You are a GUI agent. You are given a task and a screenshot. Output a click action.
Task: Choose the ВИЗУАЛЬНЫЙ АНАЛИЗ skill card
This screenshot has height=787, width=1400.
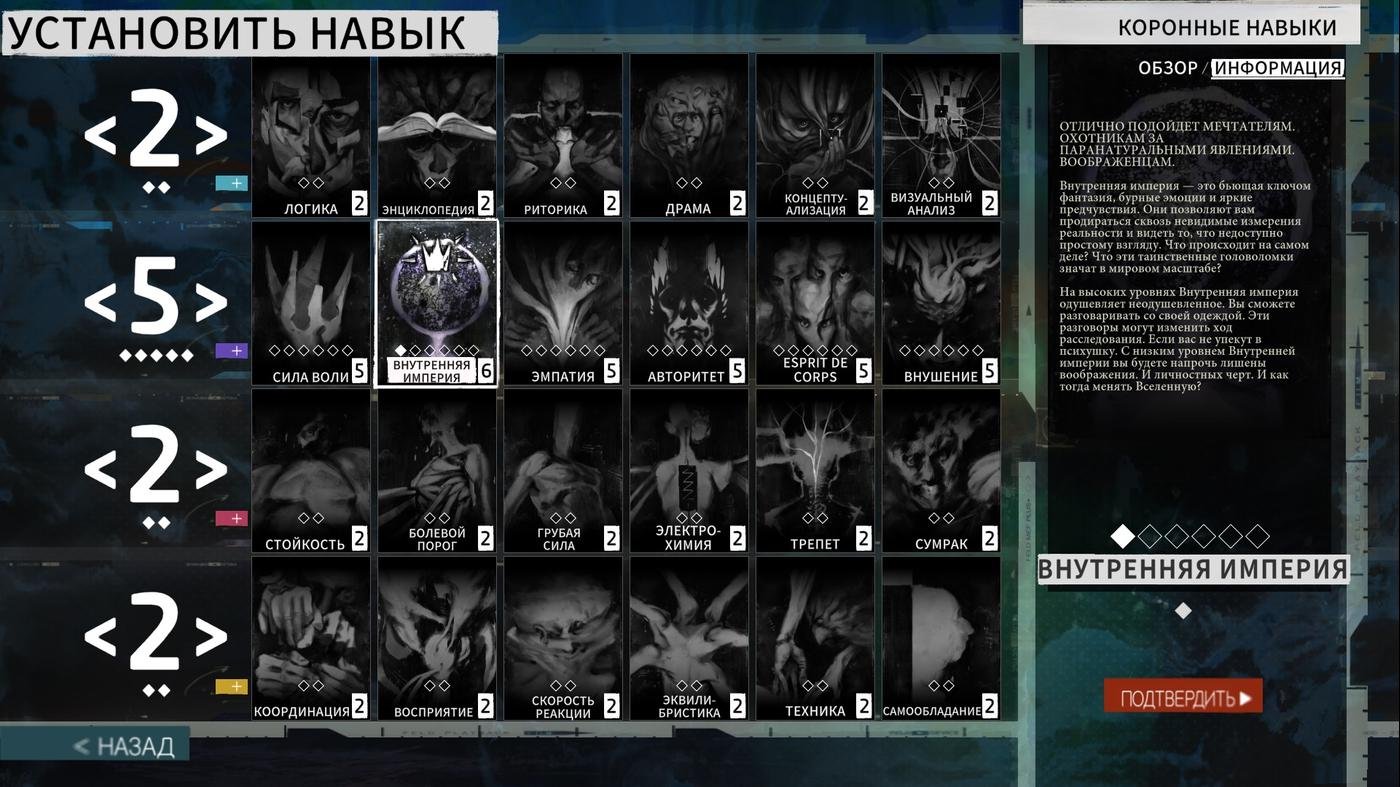(940, 135)
